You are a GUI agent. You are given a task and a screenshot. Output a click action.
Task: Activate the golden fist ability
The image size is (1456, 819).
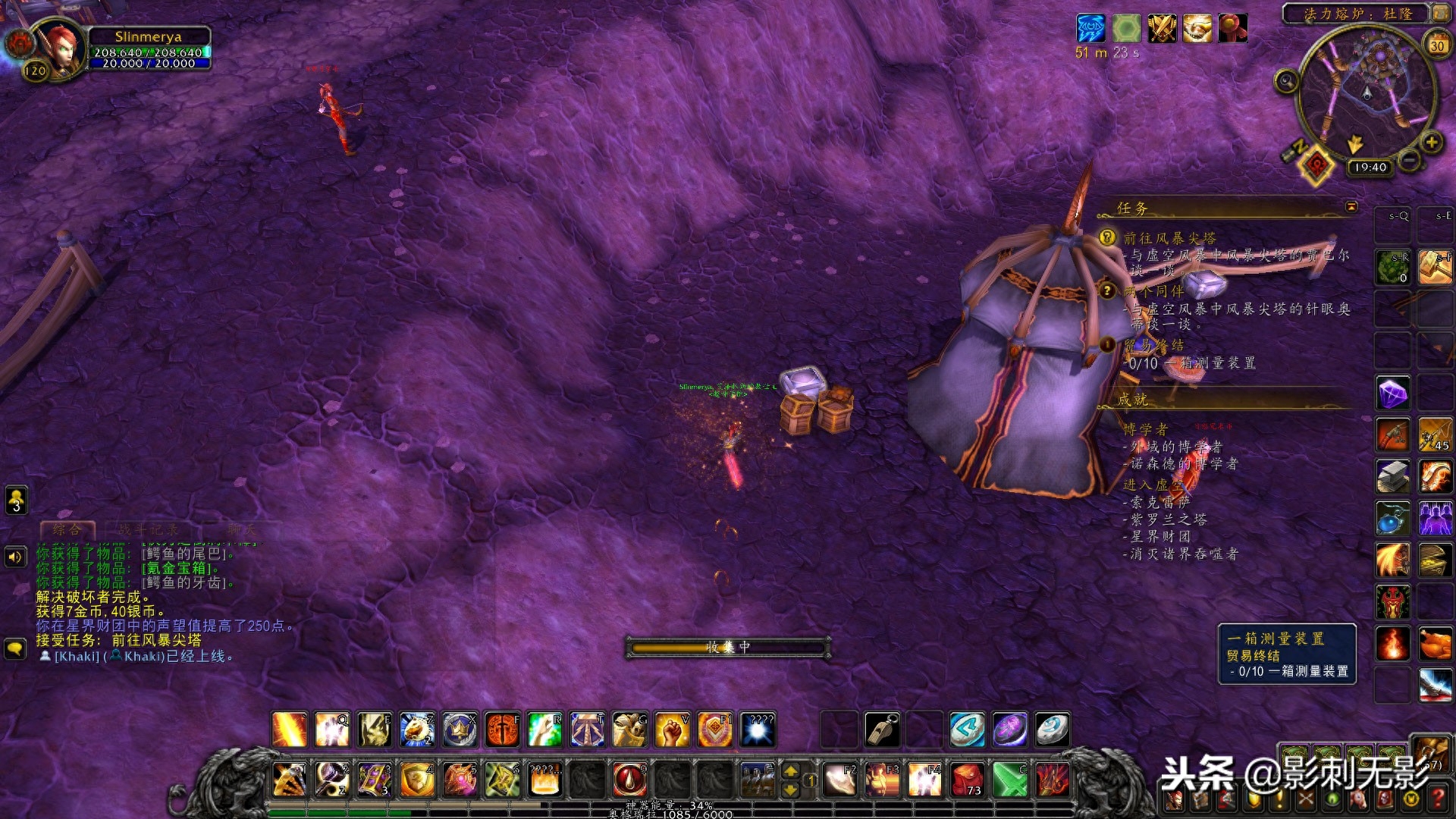pyautogui.click(x=672, y=730)
